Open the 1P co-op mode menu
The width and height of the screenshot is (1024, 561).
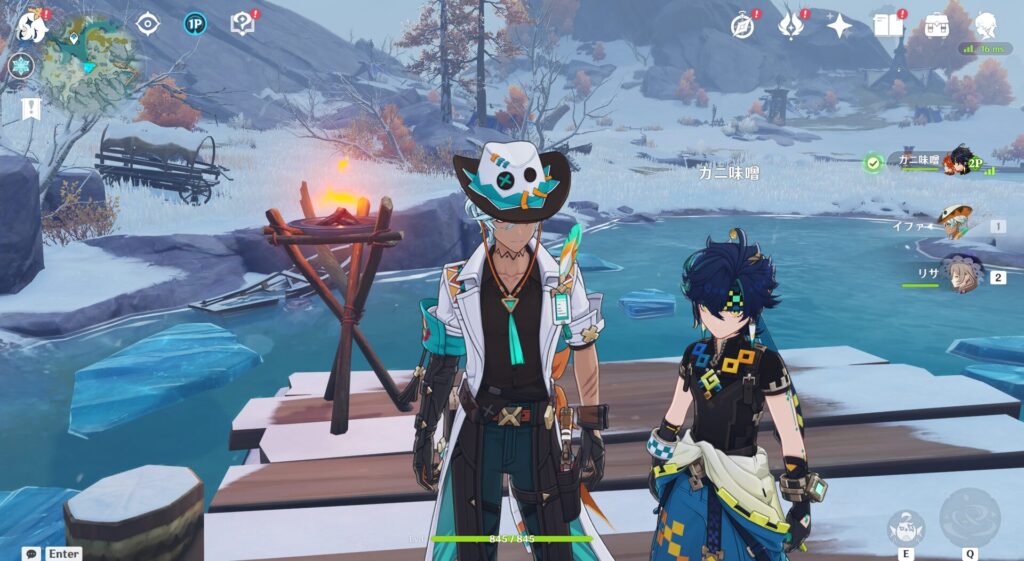195,24
